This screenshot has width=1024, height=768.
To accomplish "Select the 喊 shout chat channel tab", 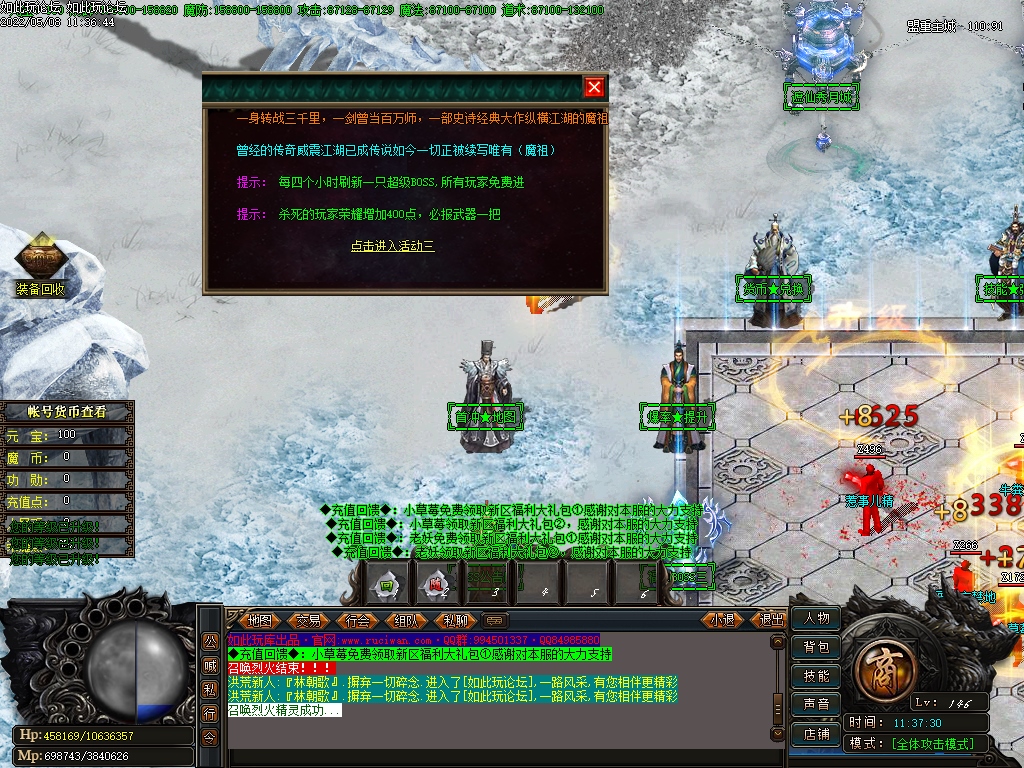I will [x=210, y=665].
